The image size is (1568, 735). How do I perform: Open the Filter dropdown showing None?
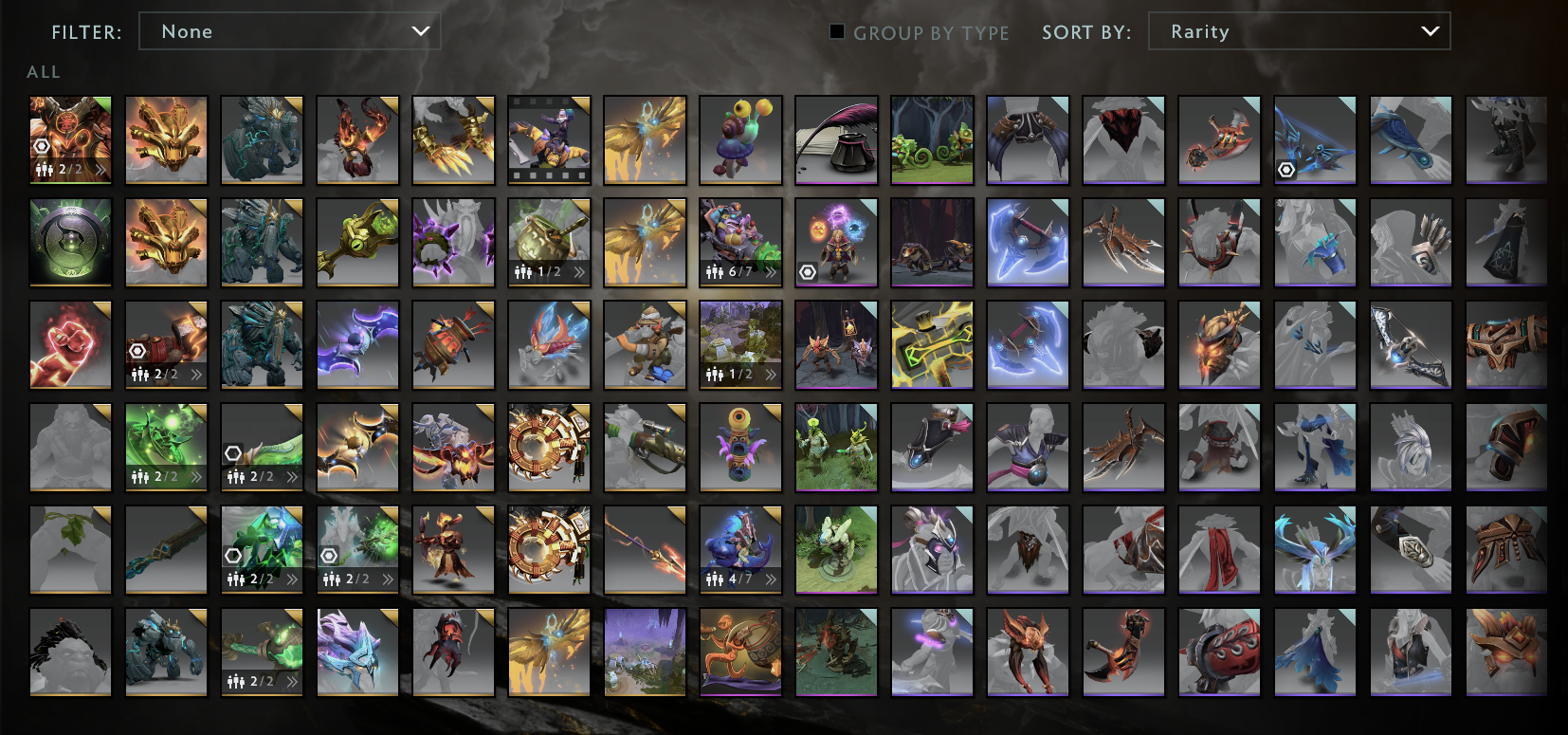[289, 30]
